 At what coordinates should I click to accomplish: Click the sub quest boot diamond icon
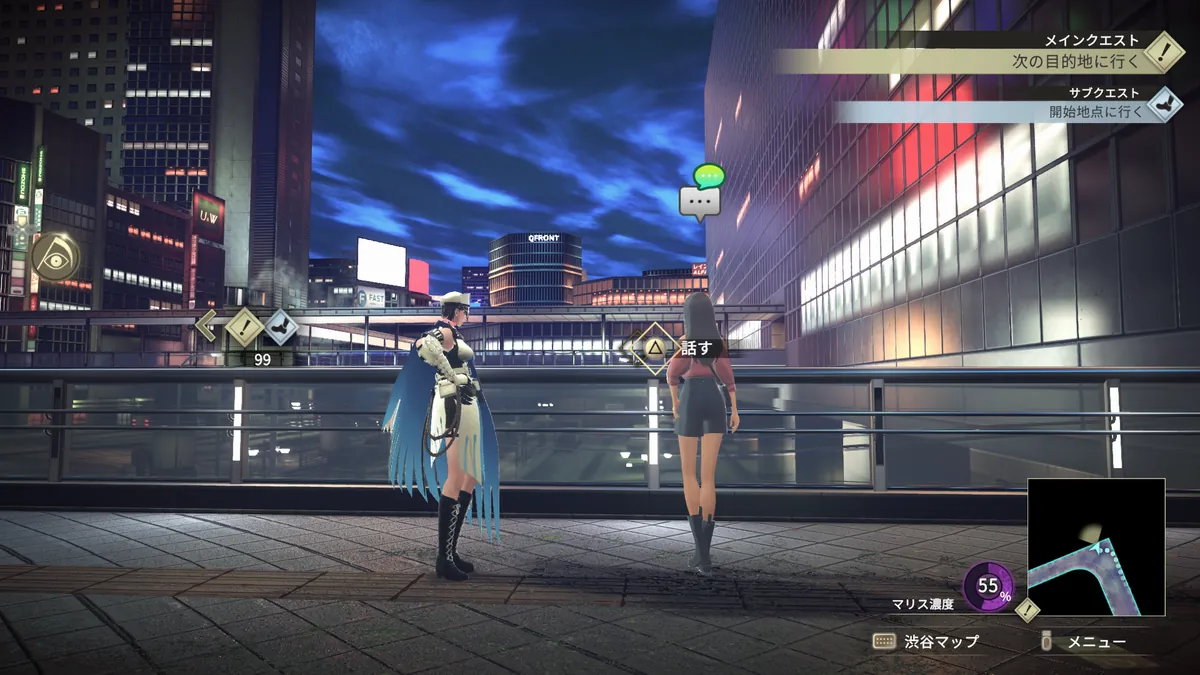point(1164,103)
